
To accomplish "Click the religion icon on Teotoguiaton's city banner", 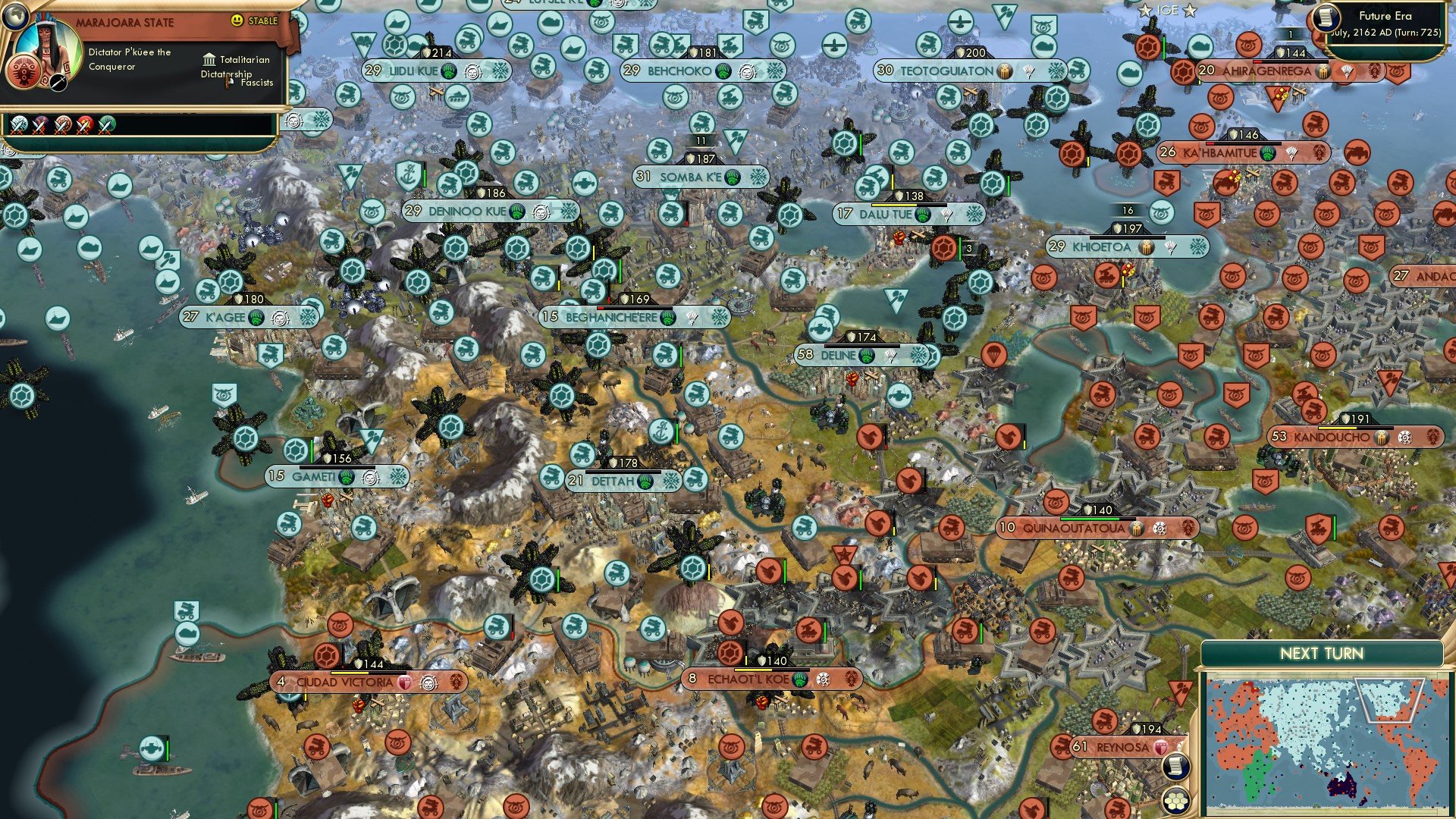I will [x=1006, y=71].
